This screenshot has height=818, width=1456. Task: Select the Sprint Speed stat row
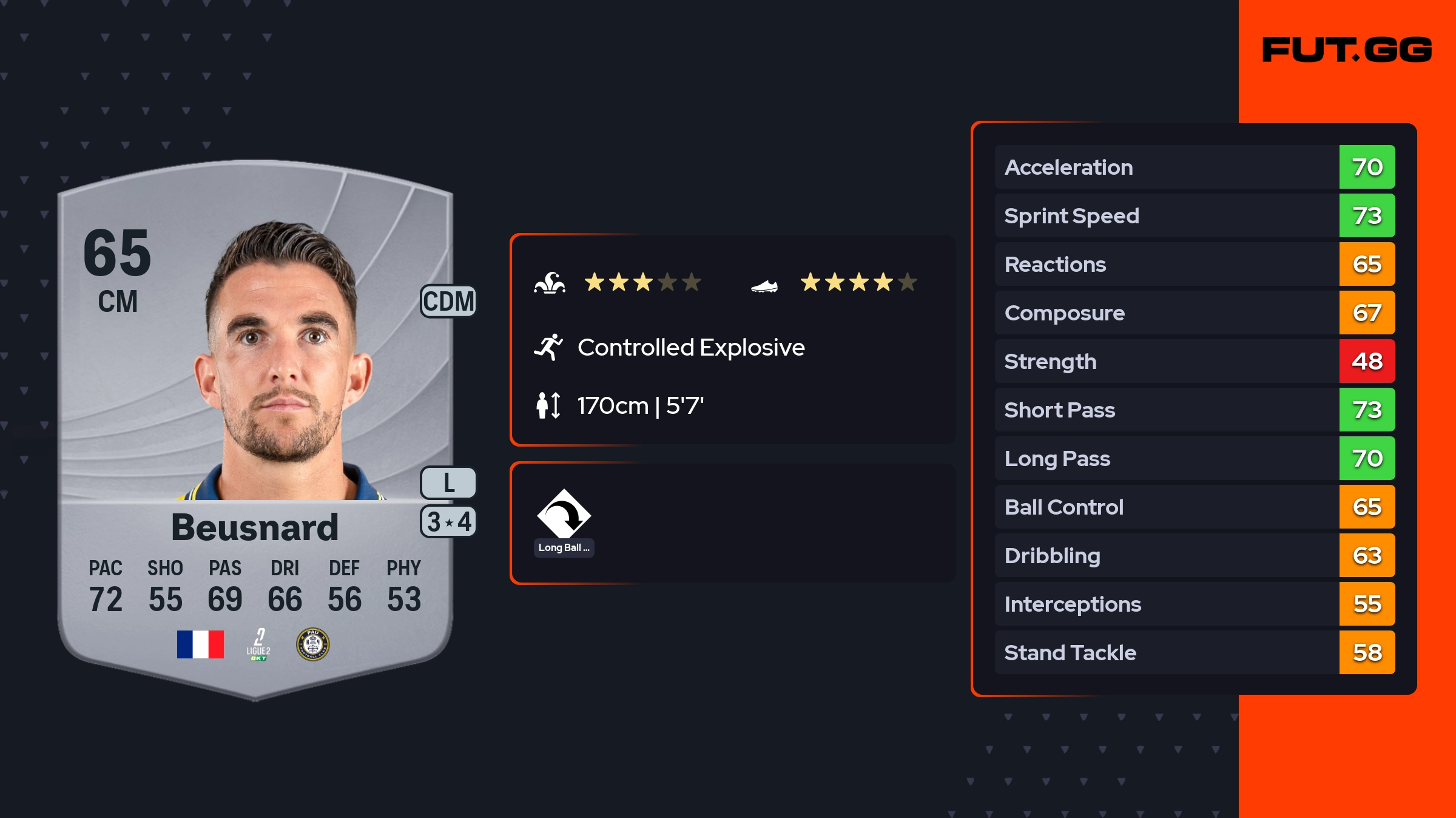click(1194, 215)
